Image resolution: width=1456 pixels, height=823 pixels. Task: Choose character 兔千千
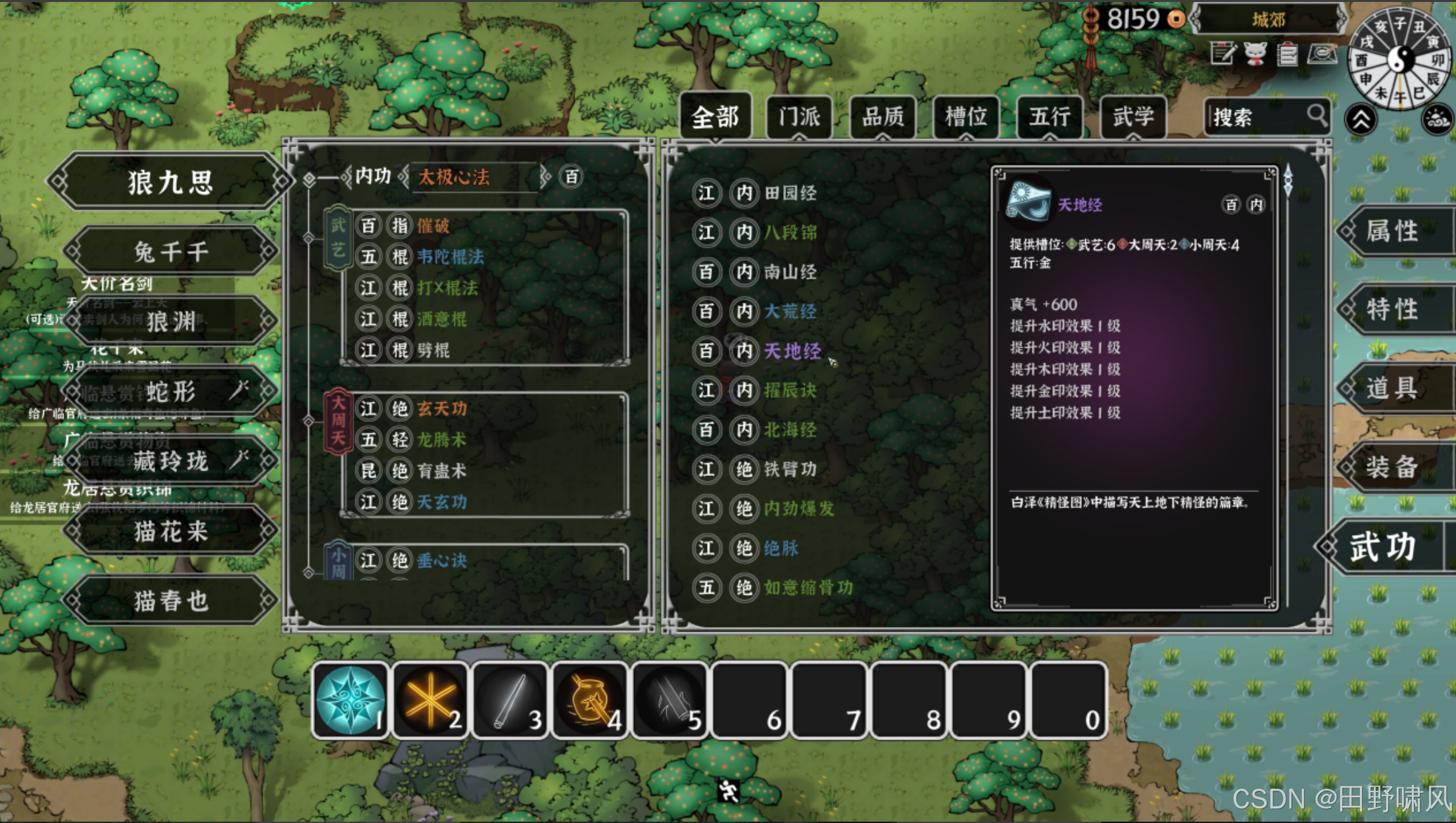tap(170, 252)
